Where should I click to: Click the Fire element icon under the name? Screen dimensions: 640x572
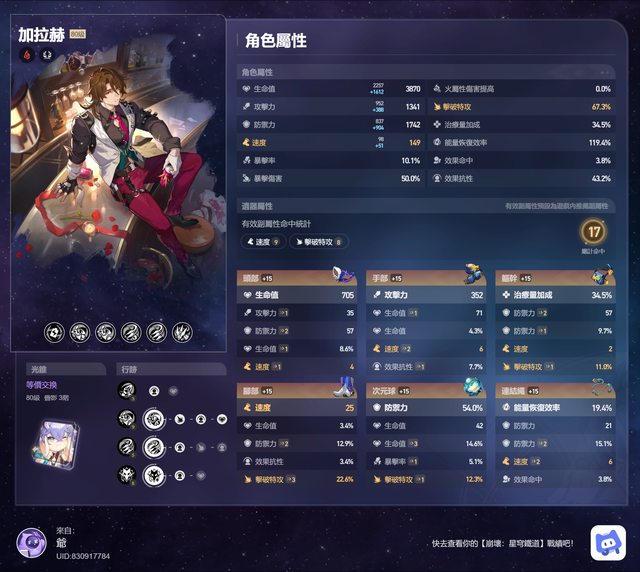point(26,55)
